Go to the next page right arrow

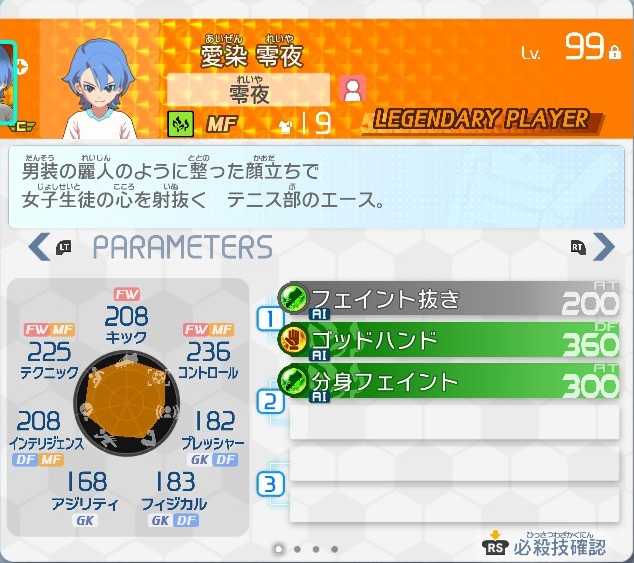click(603, 246)
